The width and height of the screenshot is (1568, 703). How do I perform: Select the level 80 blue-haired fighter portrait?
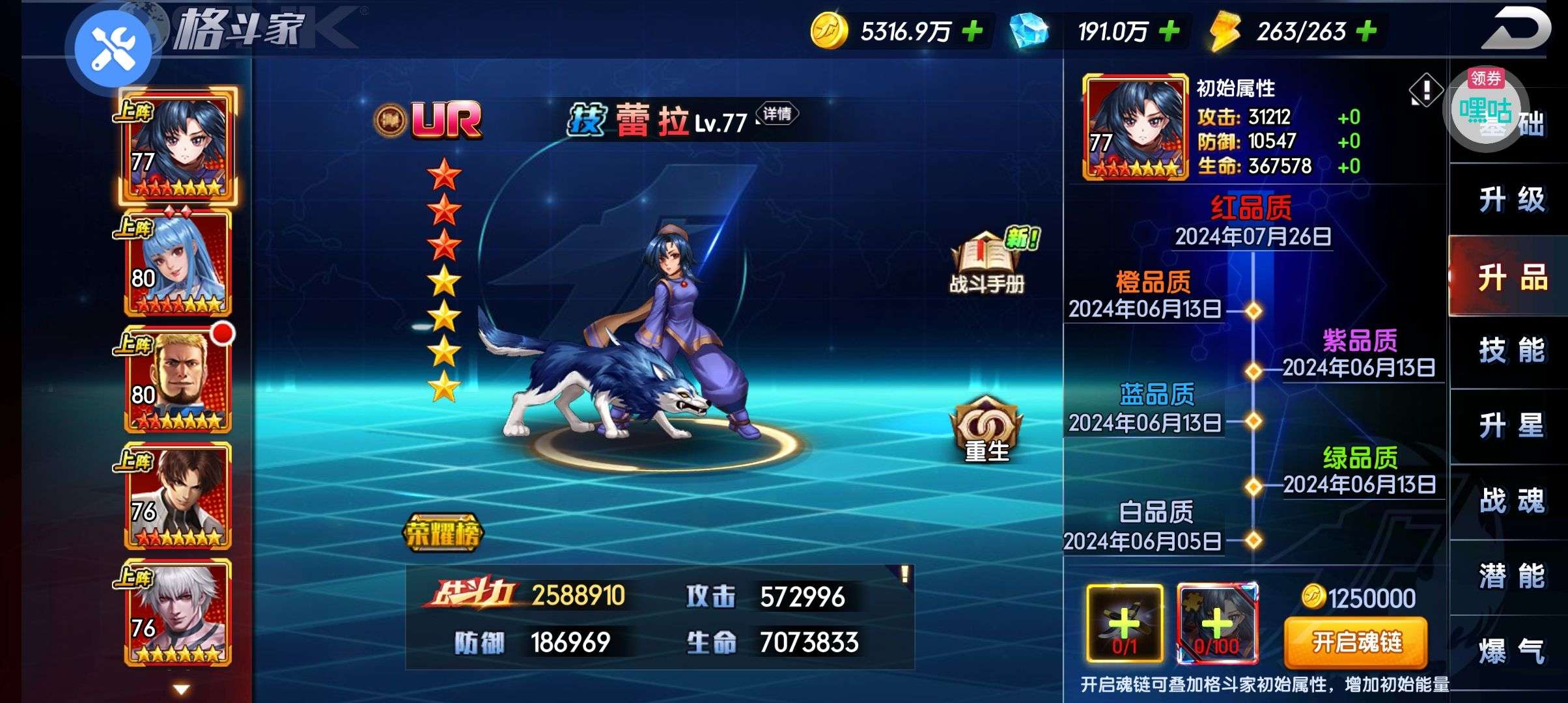pyautogui.click(x=178, y=264)
